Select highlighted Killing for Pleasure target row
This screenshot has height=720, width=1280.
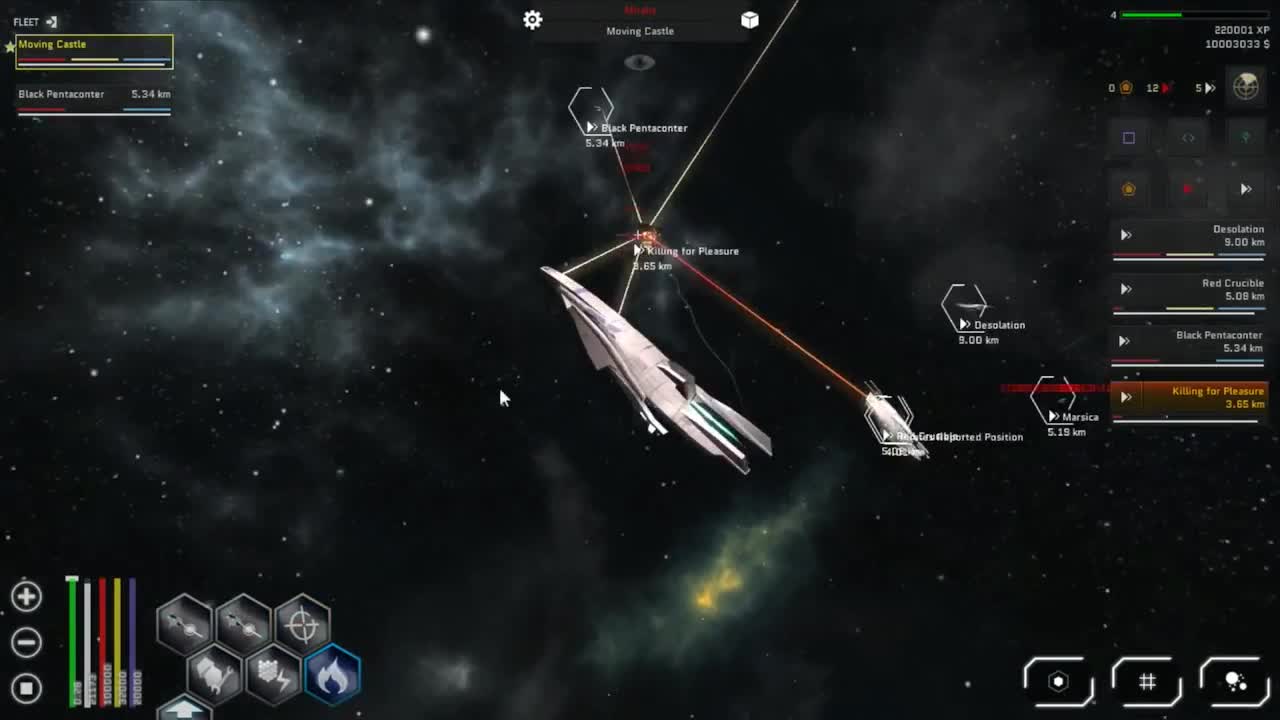(x=1188, y=399)
